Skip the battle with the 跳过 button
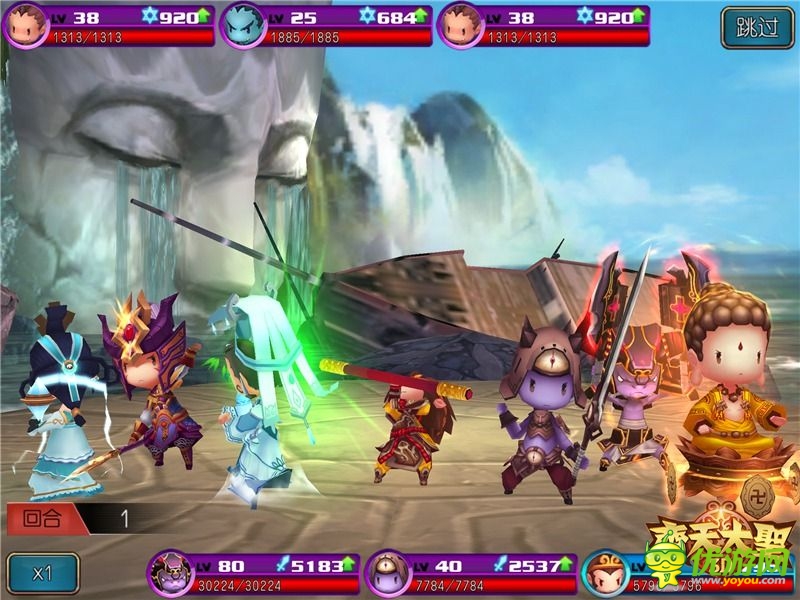This screenshot has height=600, width=800. click(x=757, y=27)
